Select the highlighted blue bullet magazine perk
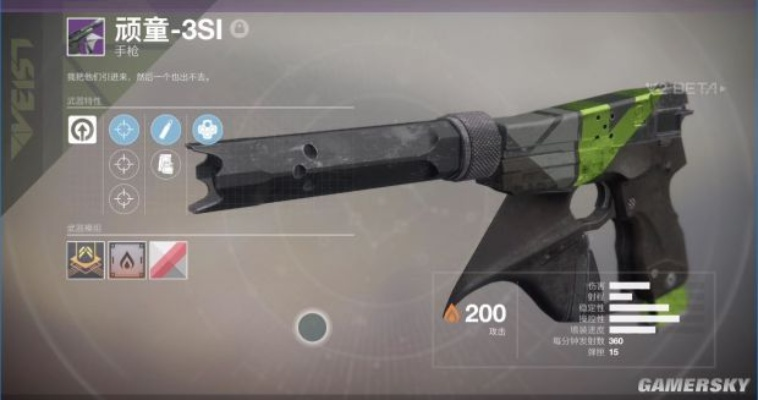Image resolution: width=758 pixels, height=400 pixels. pyautogui.click(x=165, y=129)
